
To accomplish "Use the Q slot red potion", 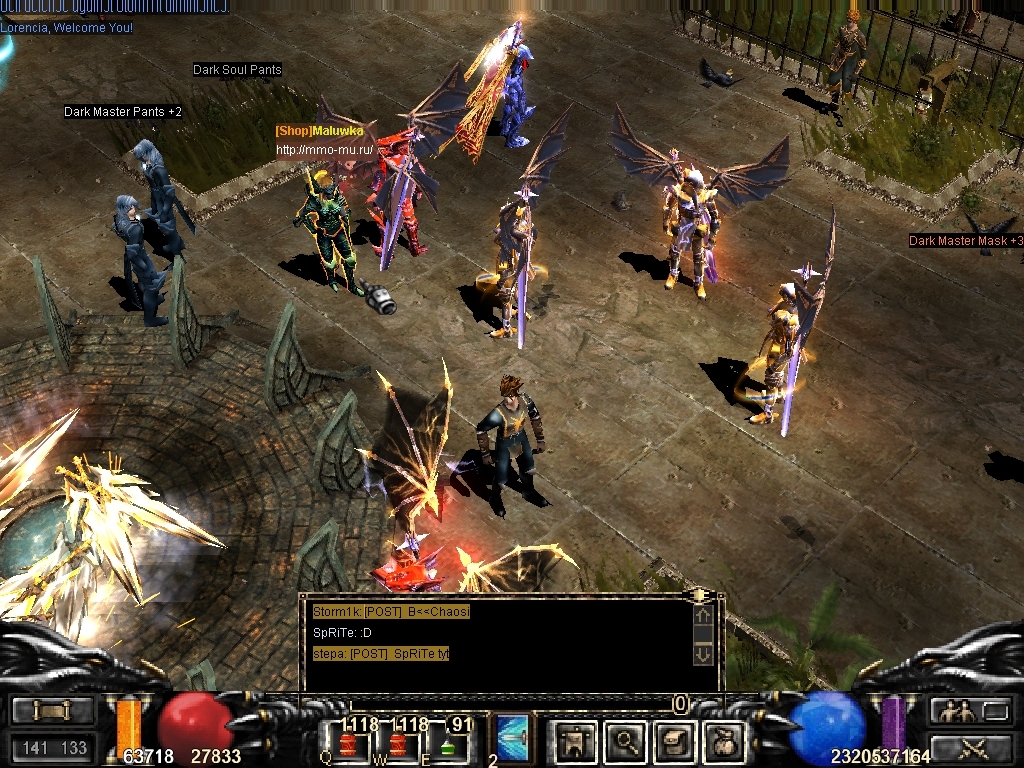I will tap(349, 744).
